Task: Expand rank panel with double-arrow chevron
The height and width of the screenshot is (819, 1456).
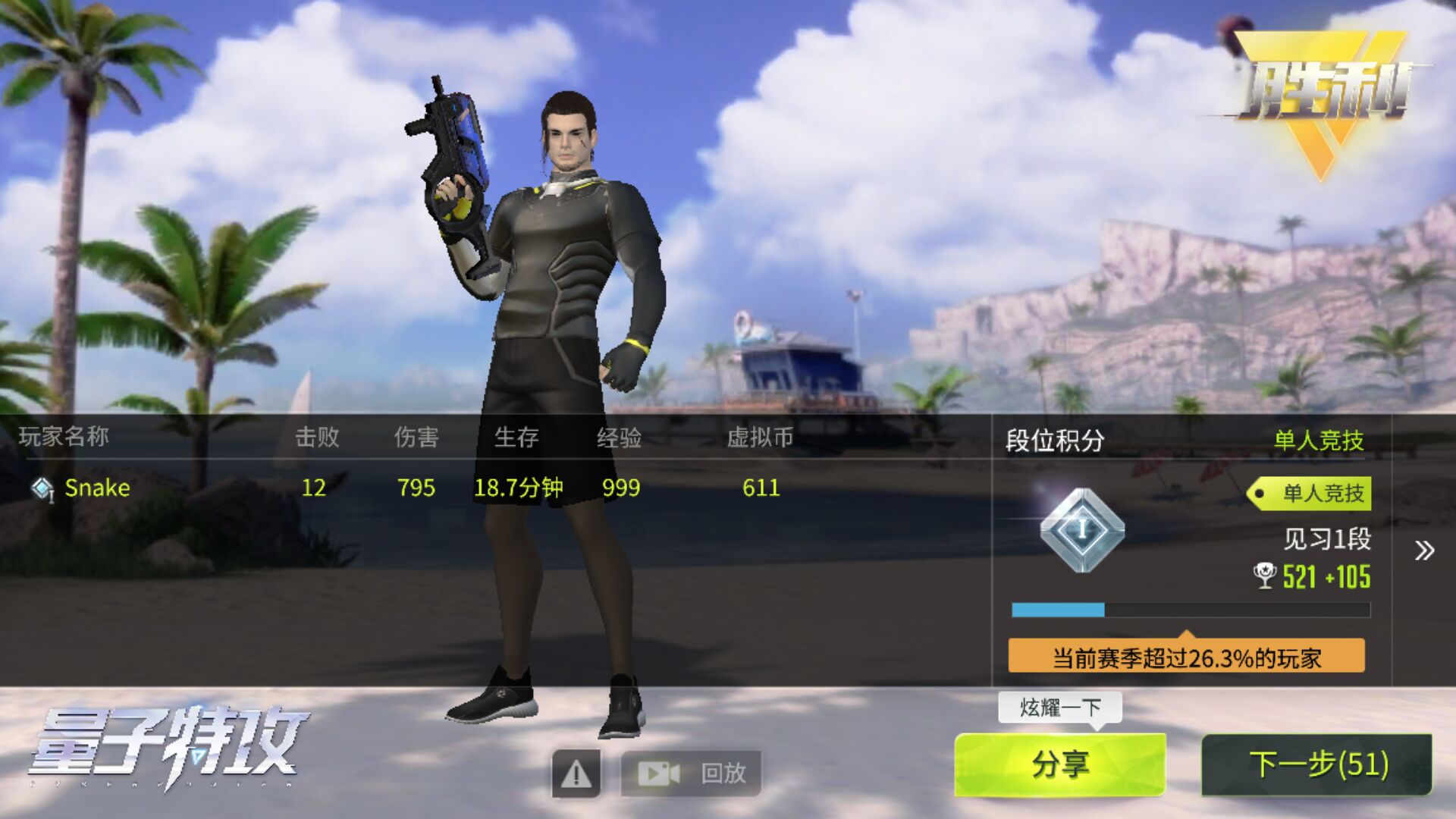Action: pos(1424,551)
